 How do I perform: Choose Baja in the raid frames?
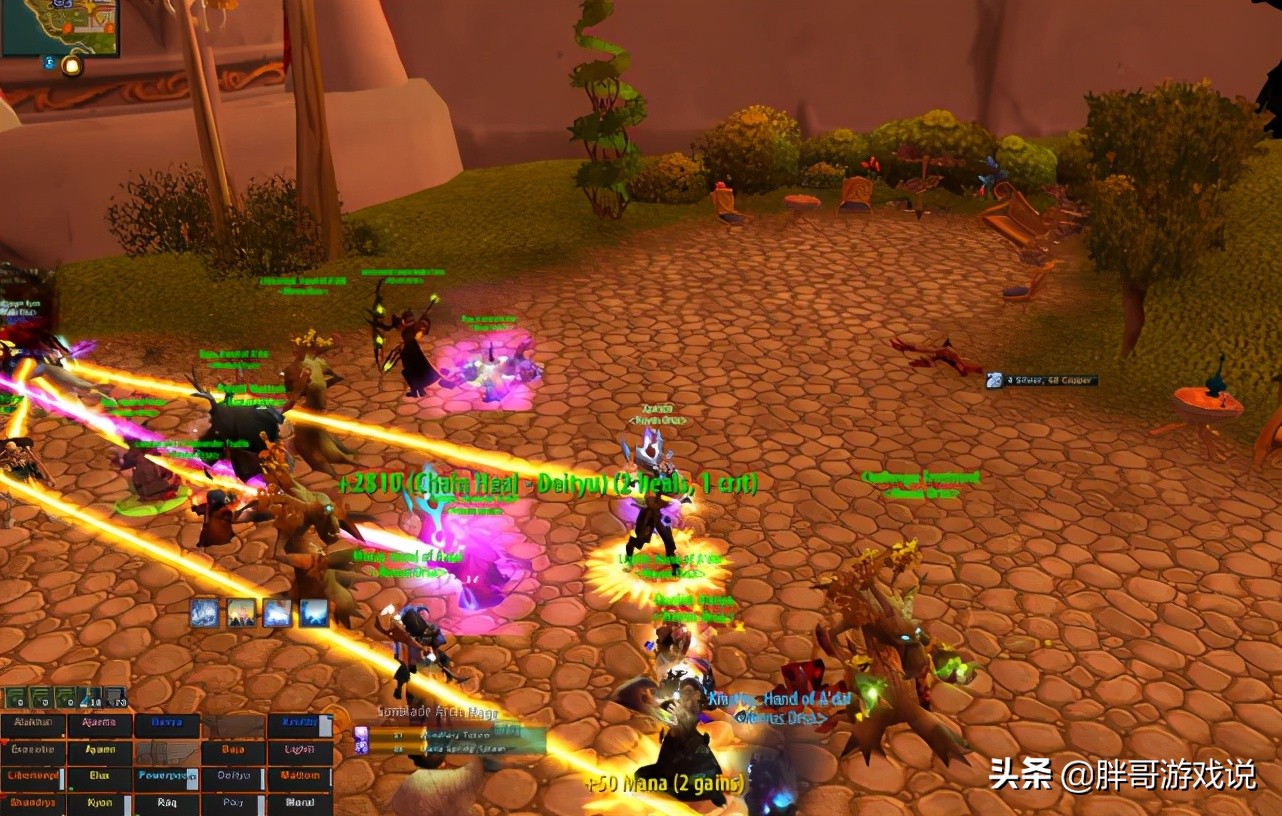[233, 749]
